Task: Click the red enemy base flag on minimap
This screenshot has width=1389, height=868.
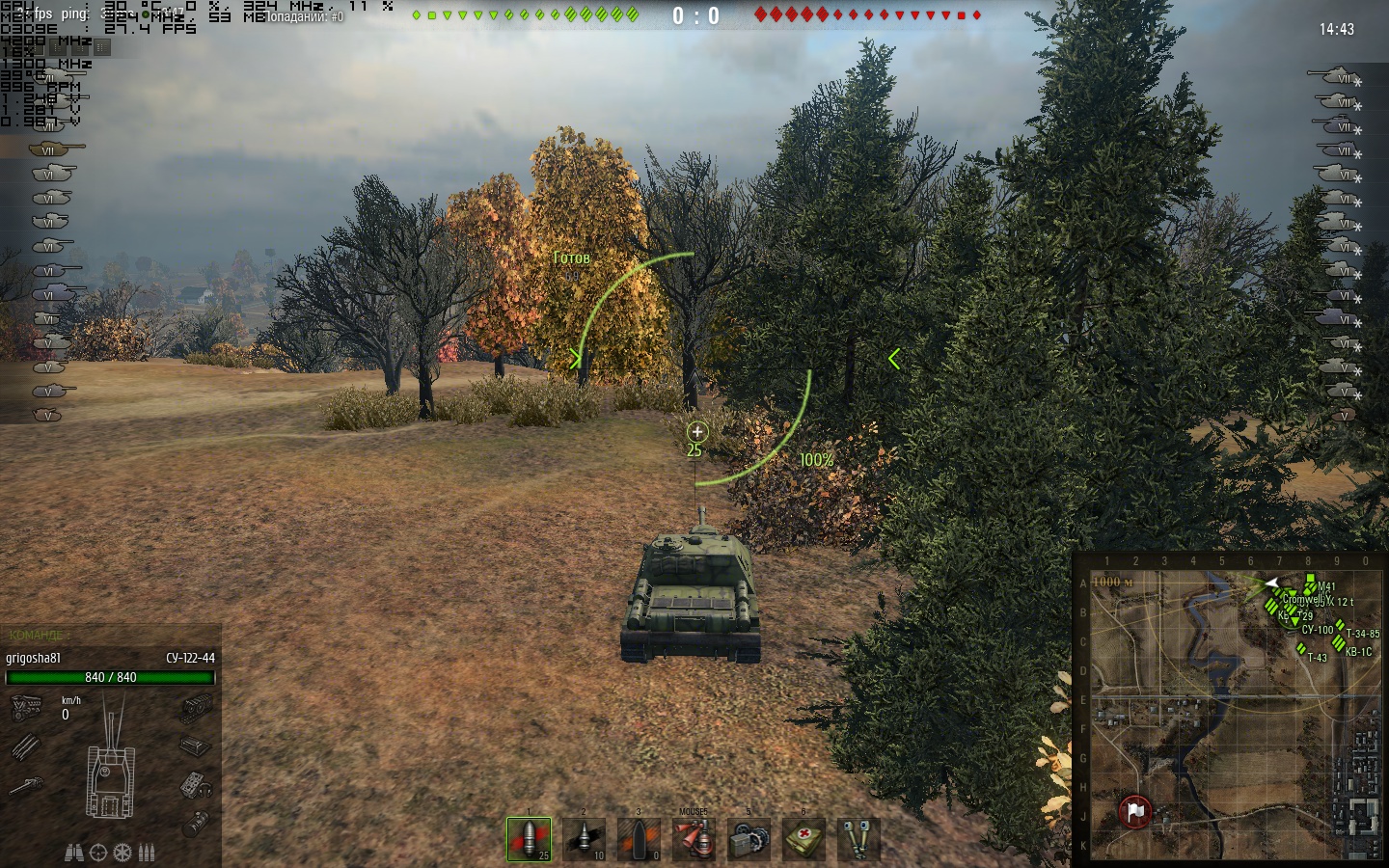Action: click(x=1134, y=811)
